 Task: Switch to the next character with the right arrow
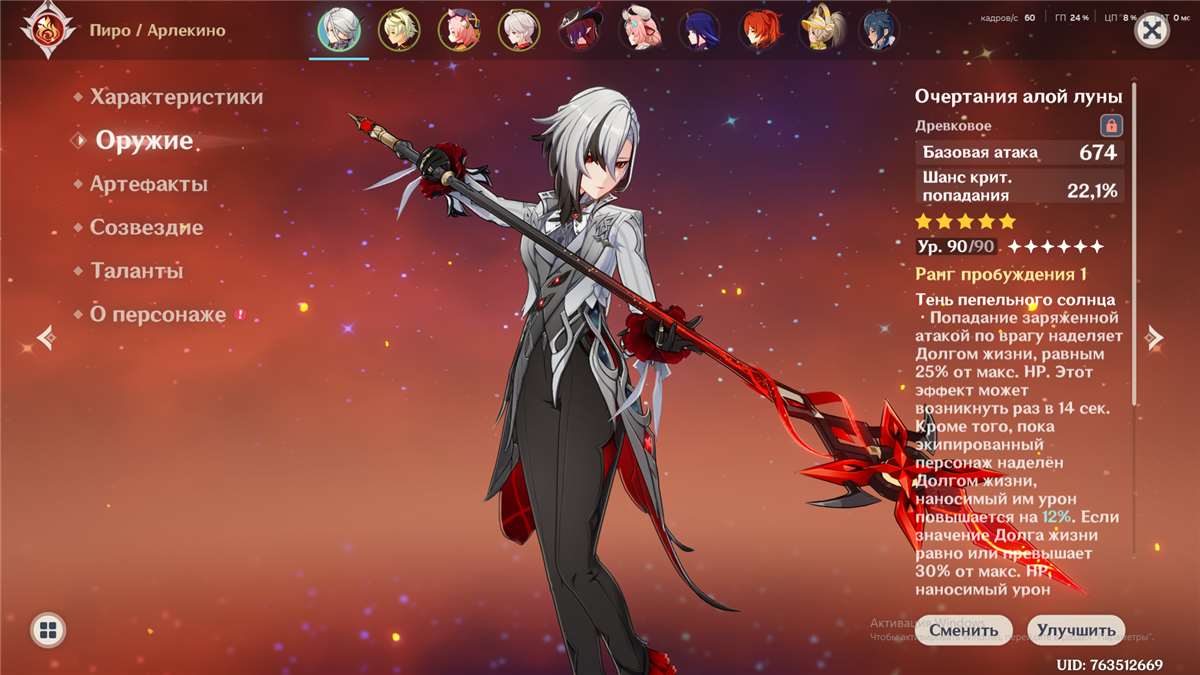pyautogui.click(x=1155, y=338)
